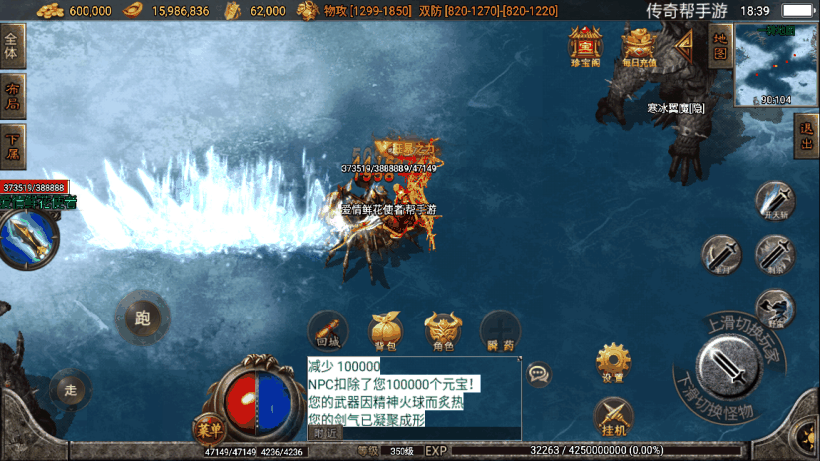Use the 回城 town return scroll
This screenshot has height=461, width=820.
[328, 331]
